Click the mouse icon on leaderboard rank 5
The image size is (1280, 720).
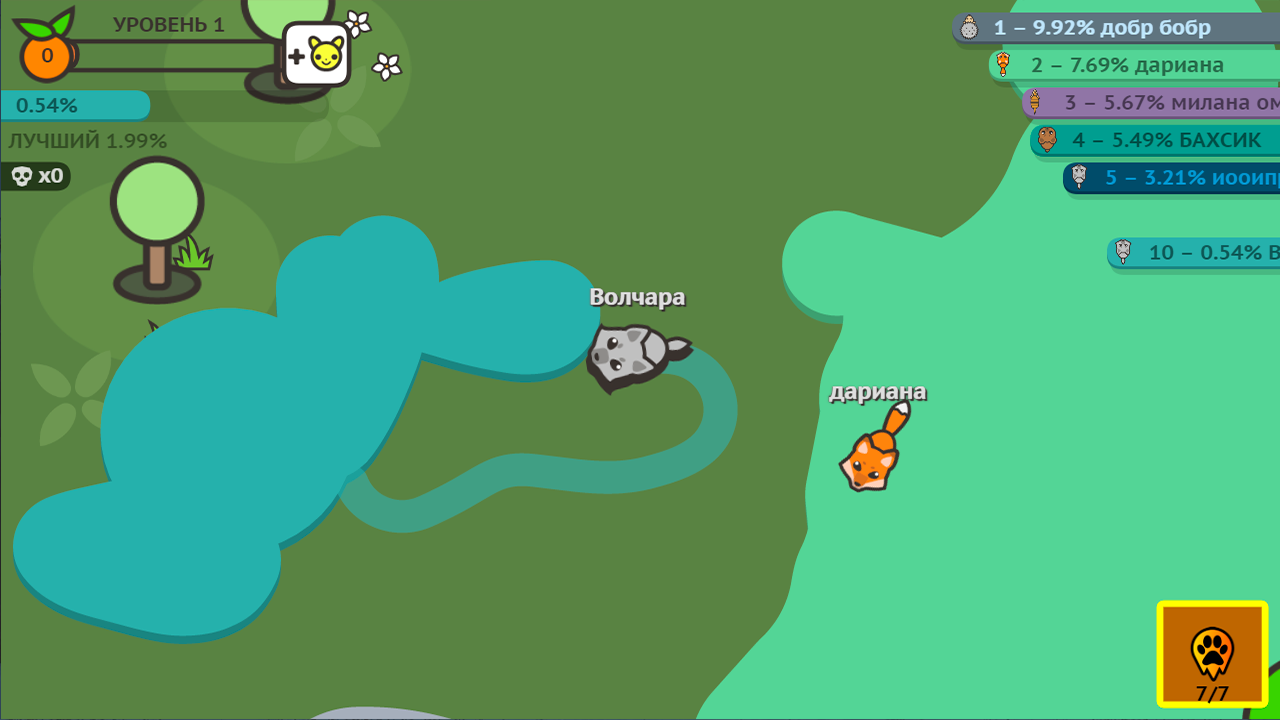pos(1077,178)
